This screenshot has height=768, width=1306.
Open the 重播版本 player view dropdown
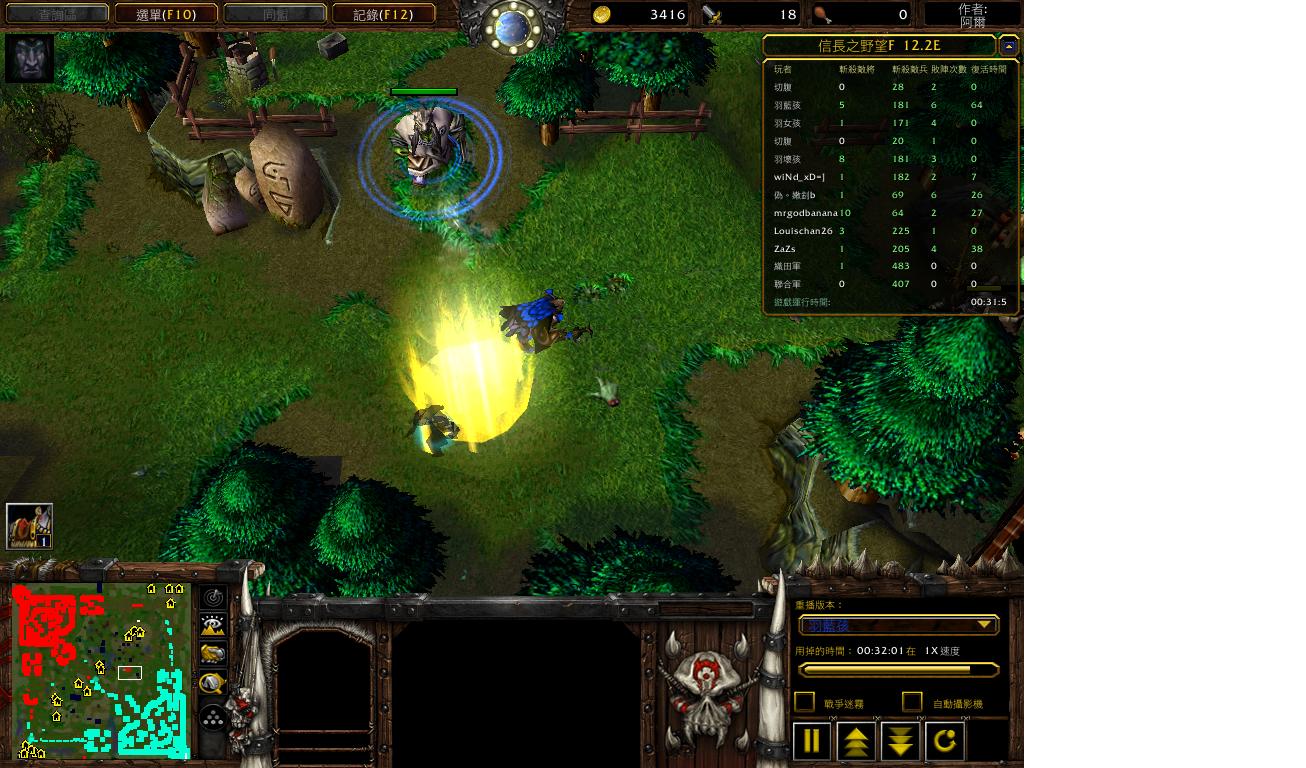898,626
